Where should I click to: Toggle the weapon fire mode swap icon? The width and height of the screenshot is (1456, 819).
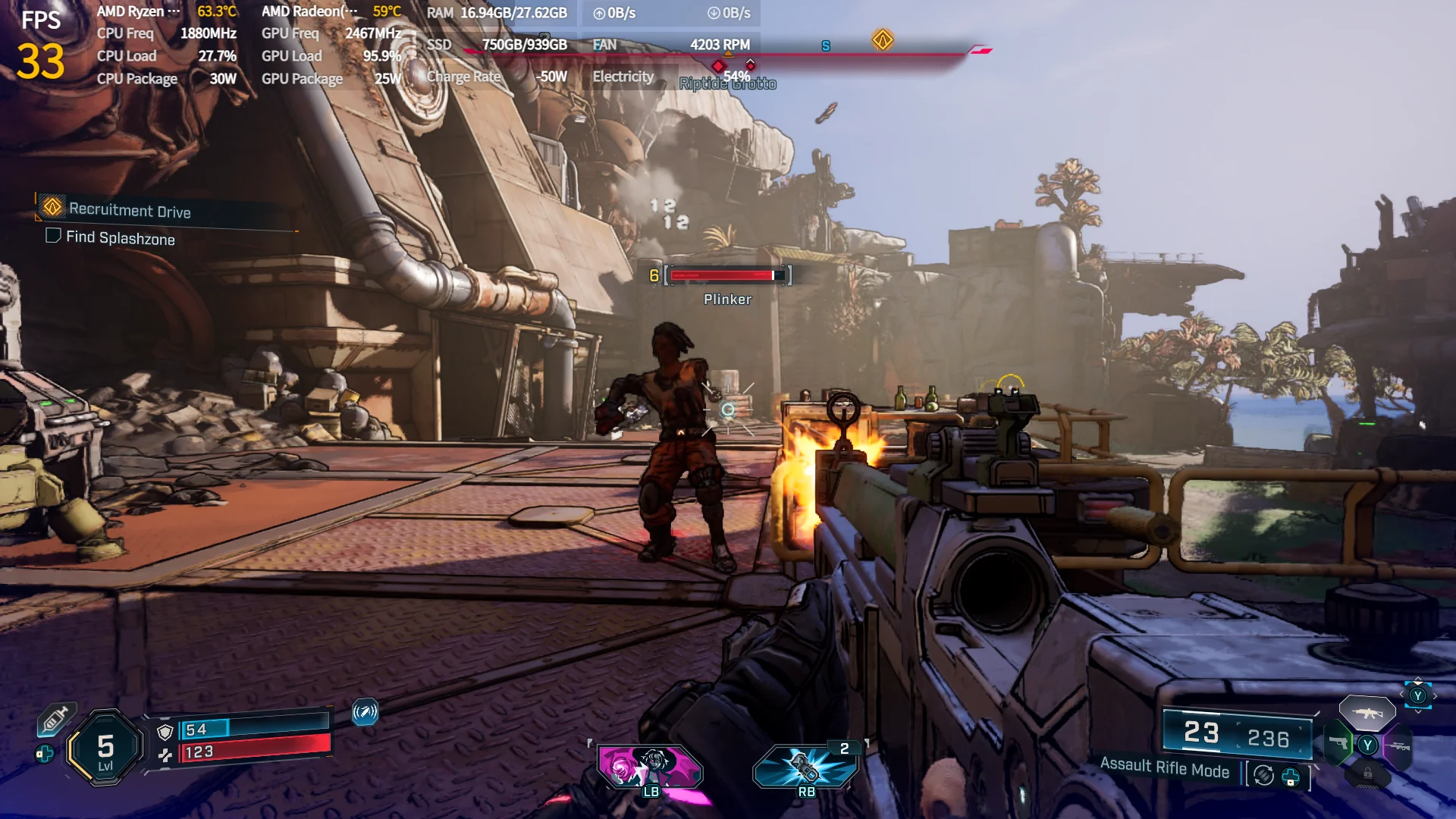pyautogui.click(x=1263, y=775)
